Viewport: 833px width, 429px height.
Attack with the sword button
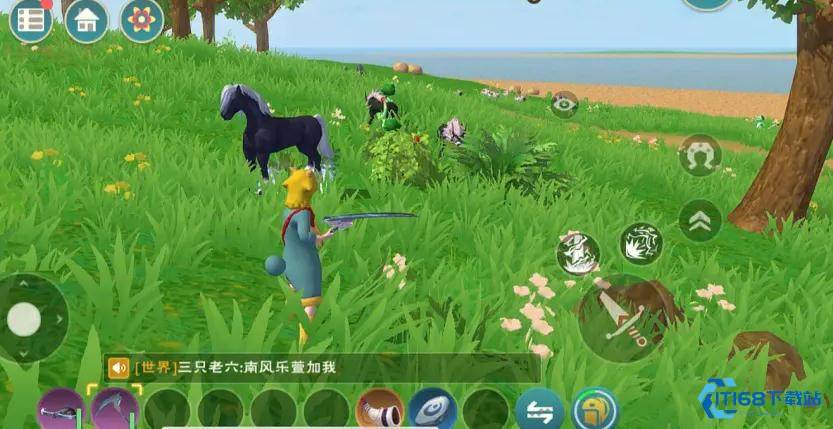pyautogui.click(x=621, y=319)
